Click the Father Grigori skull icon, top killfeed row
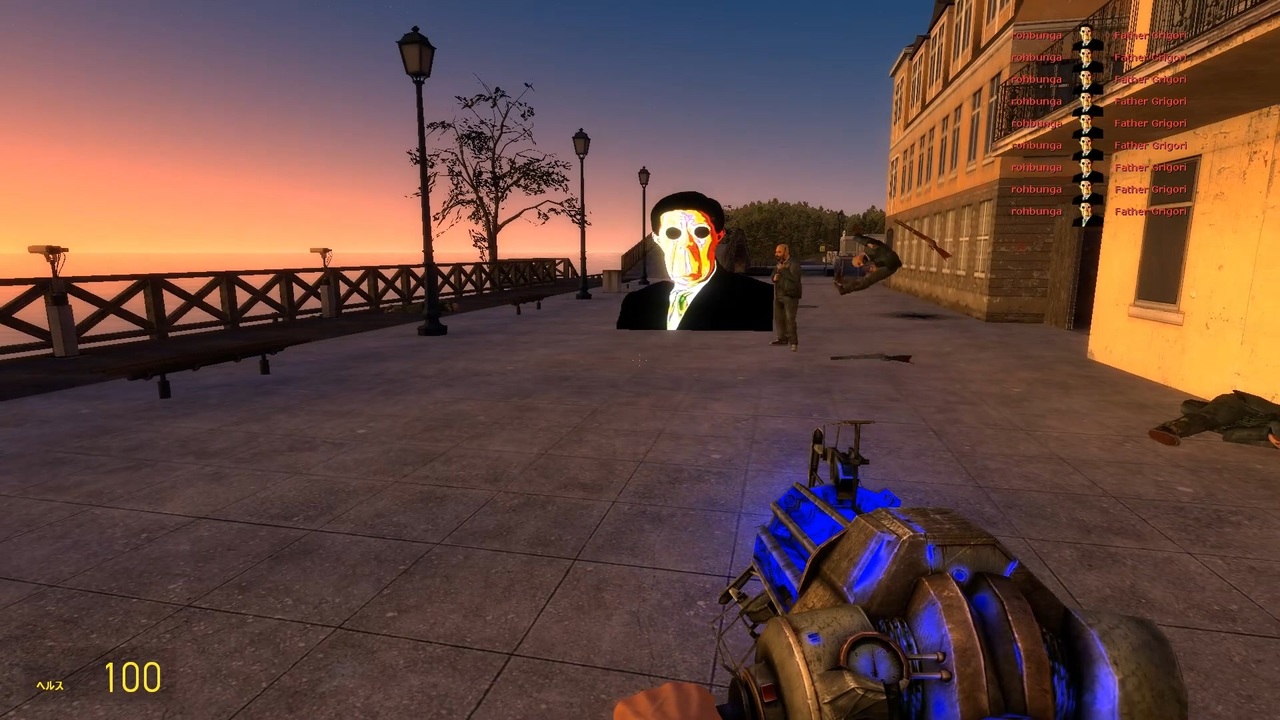1280x720 pixels. click(x=1087, y=35)
